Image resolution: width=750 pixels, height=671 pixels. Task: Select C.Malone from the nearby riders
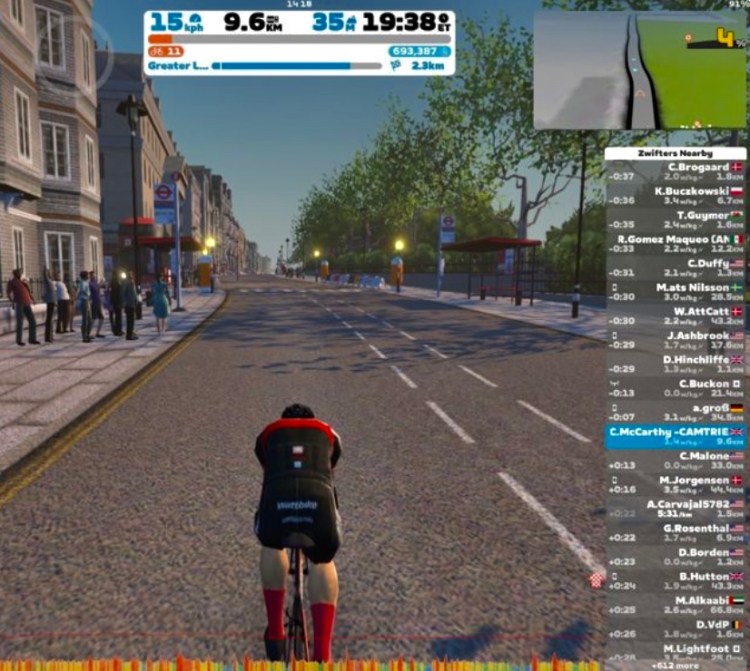point(676,460)
